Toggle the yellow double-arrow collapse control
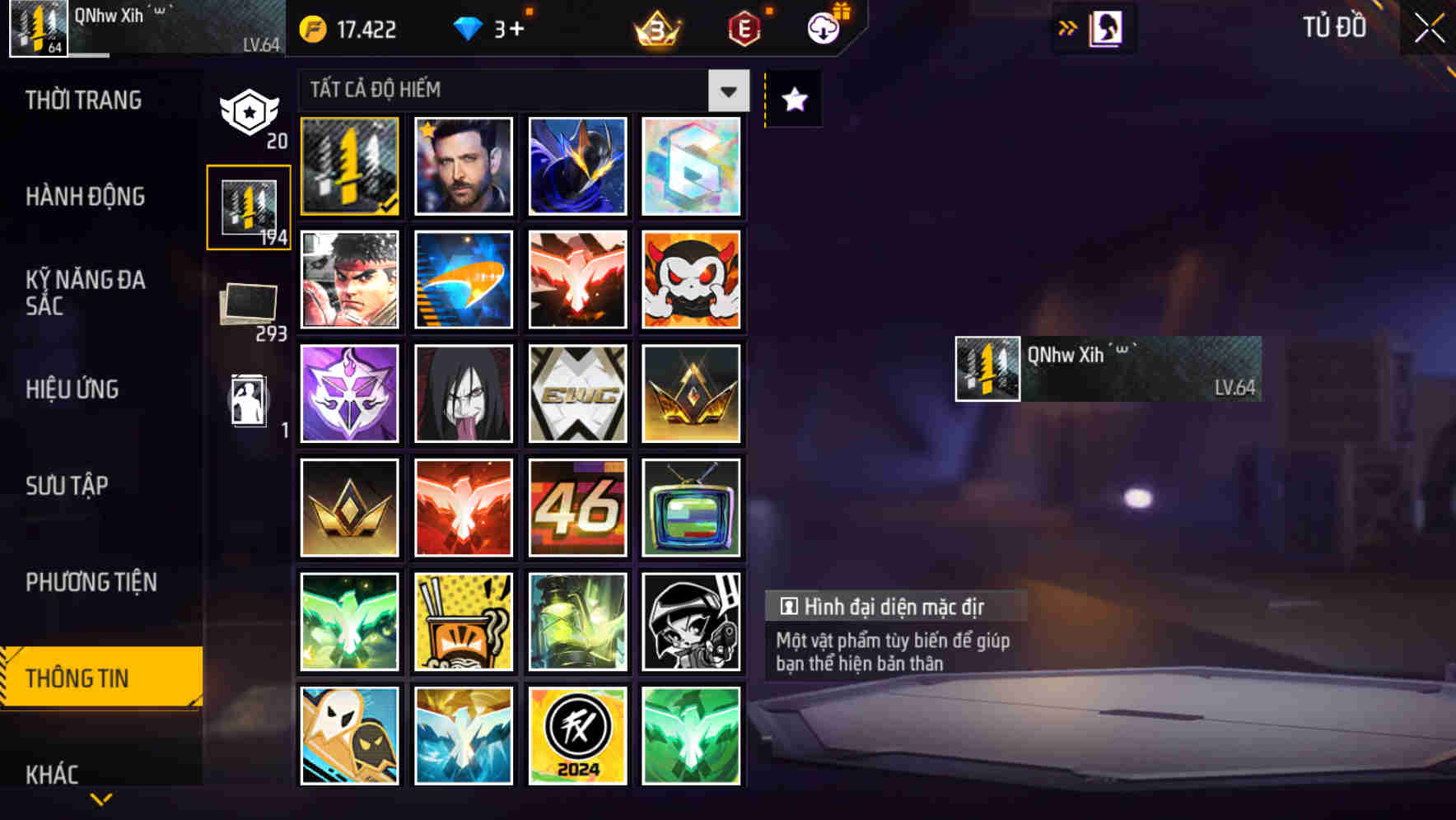1456x820 pixels. point(1066,26)
